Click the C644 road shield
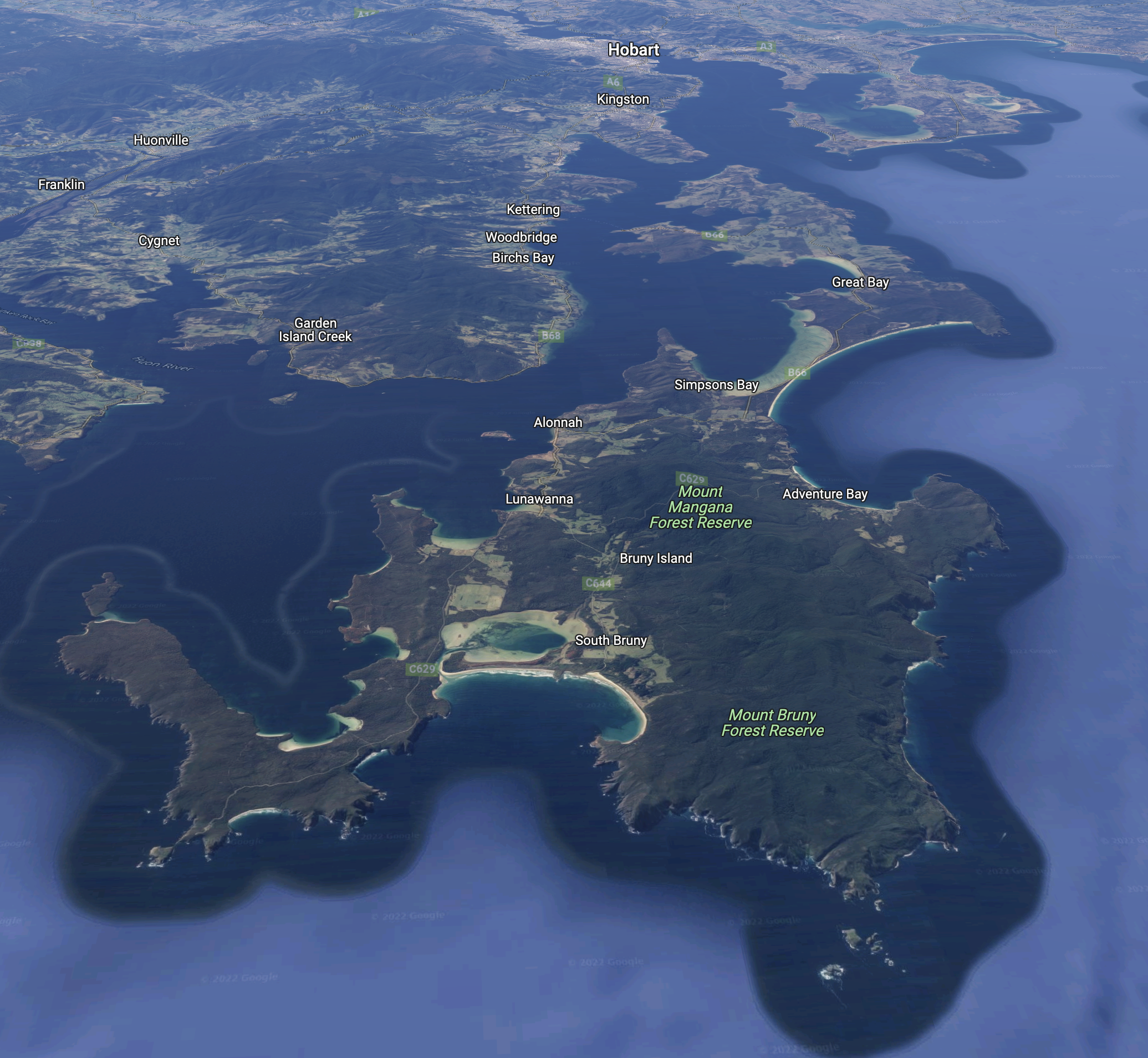The height and width of the screenshot is (1058, 1148). [598, 583]
